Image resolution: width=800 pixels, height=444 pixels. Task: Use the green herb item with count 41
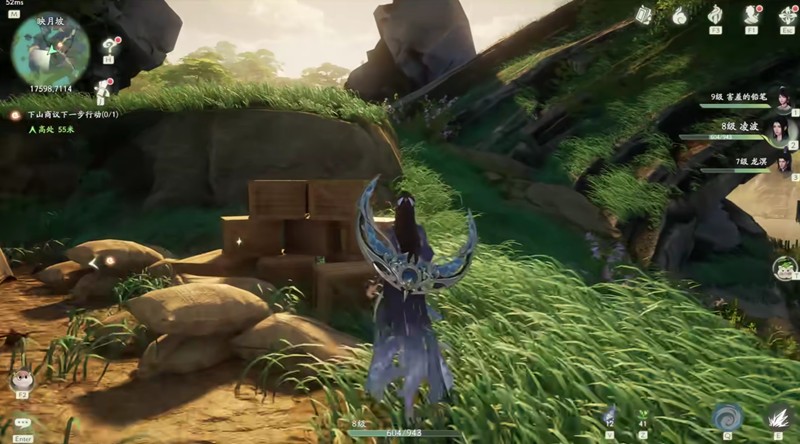click(642, 413)
